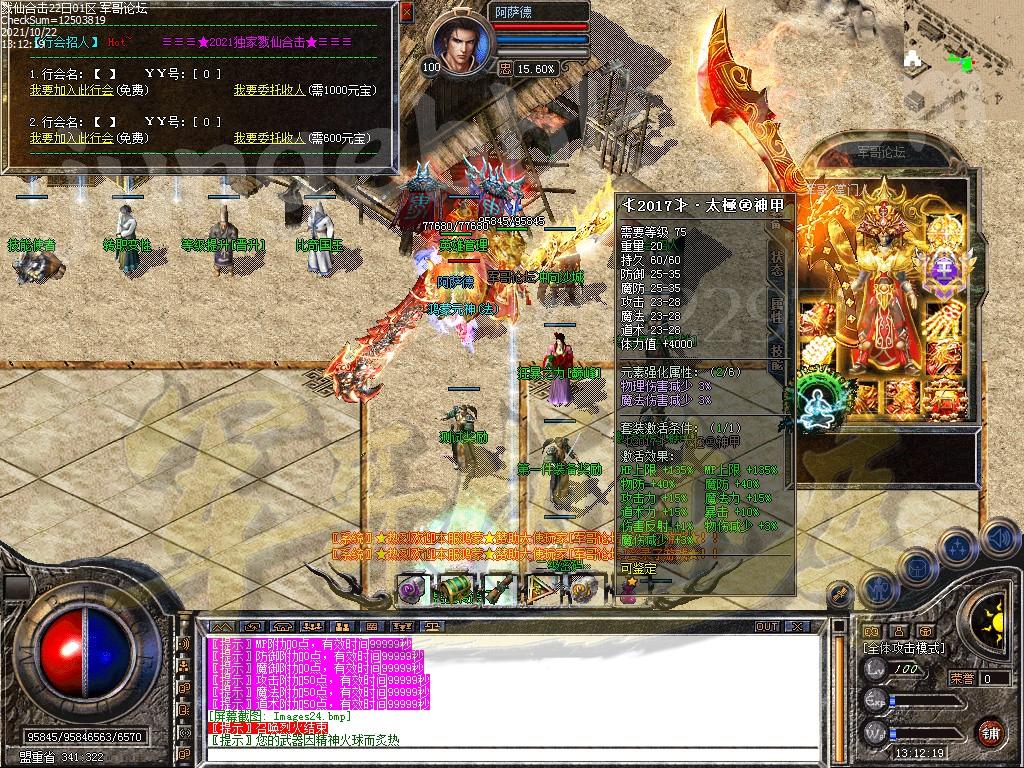Click the OUT button on chat bar
1024x768 pixels.
pyautogui.click(x=767, y=626)
